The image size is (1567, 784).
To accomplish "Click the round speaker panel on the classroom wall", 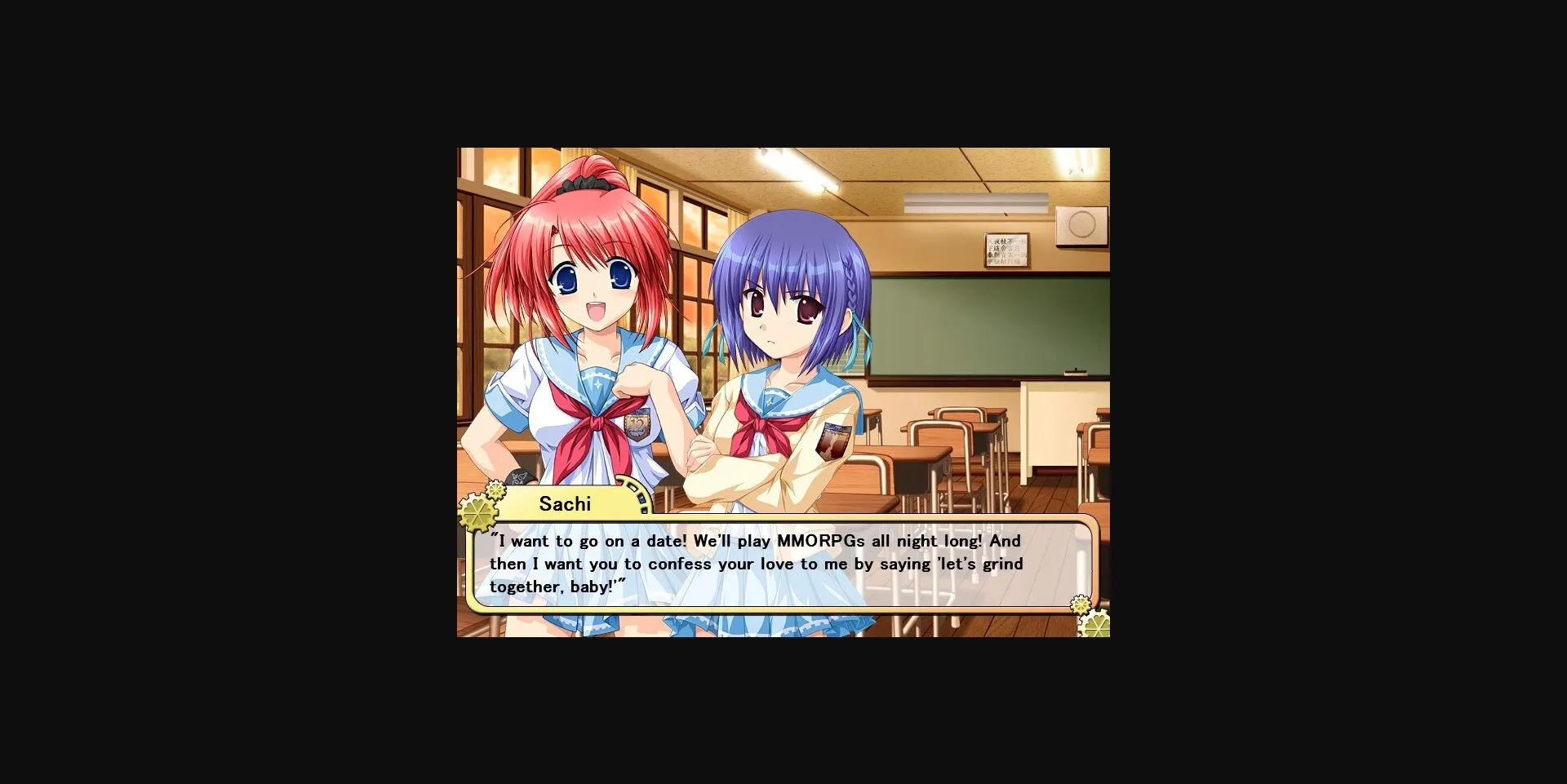I will click(x=1083, y=225).
